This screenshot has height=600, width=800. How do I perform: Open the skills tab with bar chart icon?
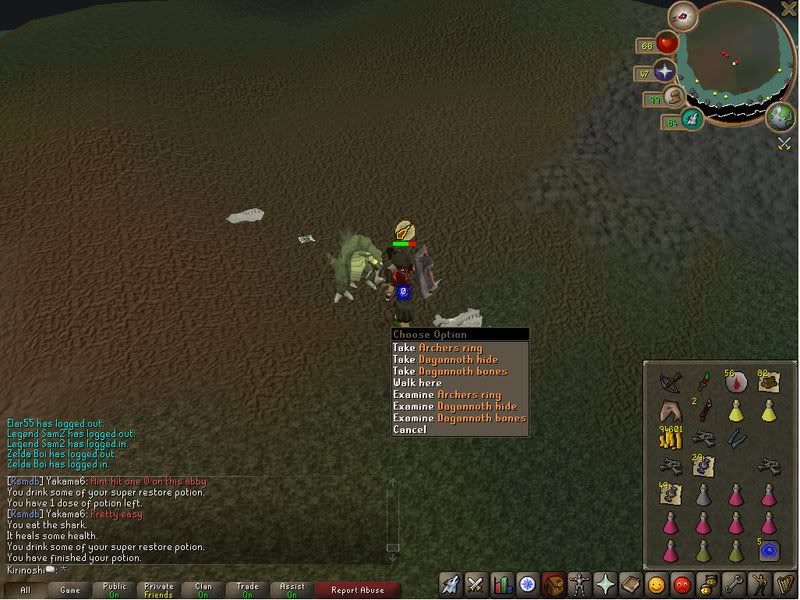pyautogui.click(x=503, y=584)
